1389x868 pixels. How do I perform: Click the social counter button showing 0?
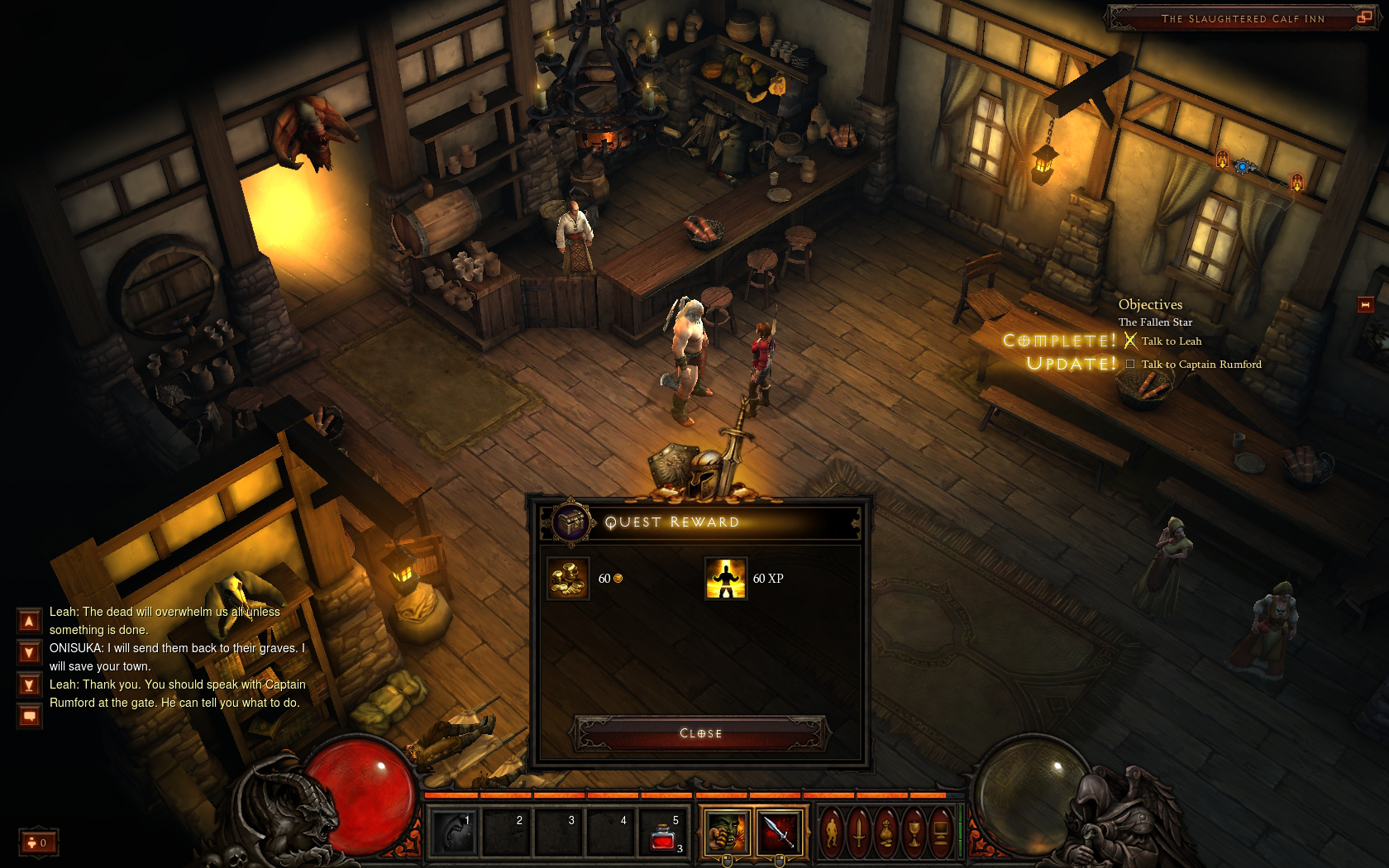tap(38, 842)
